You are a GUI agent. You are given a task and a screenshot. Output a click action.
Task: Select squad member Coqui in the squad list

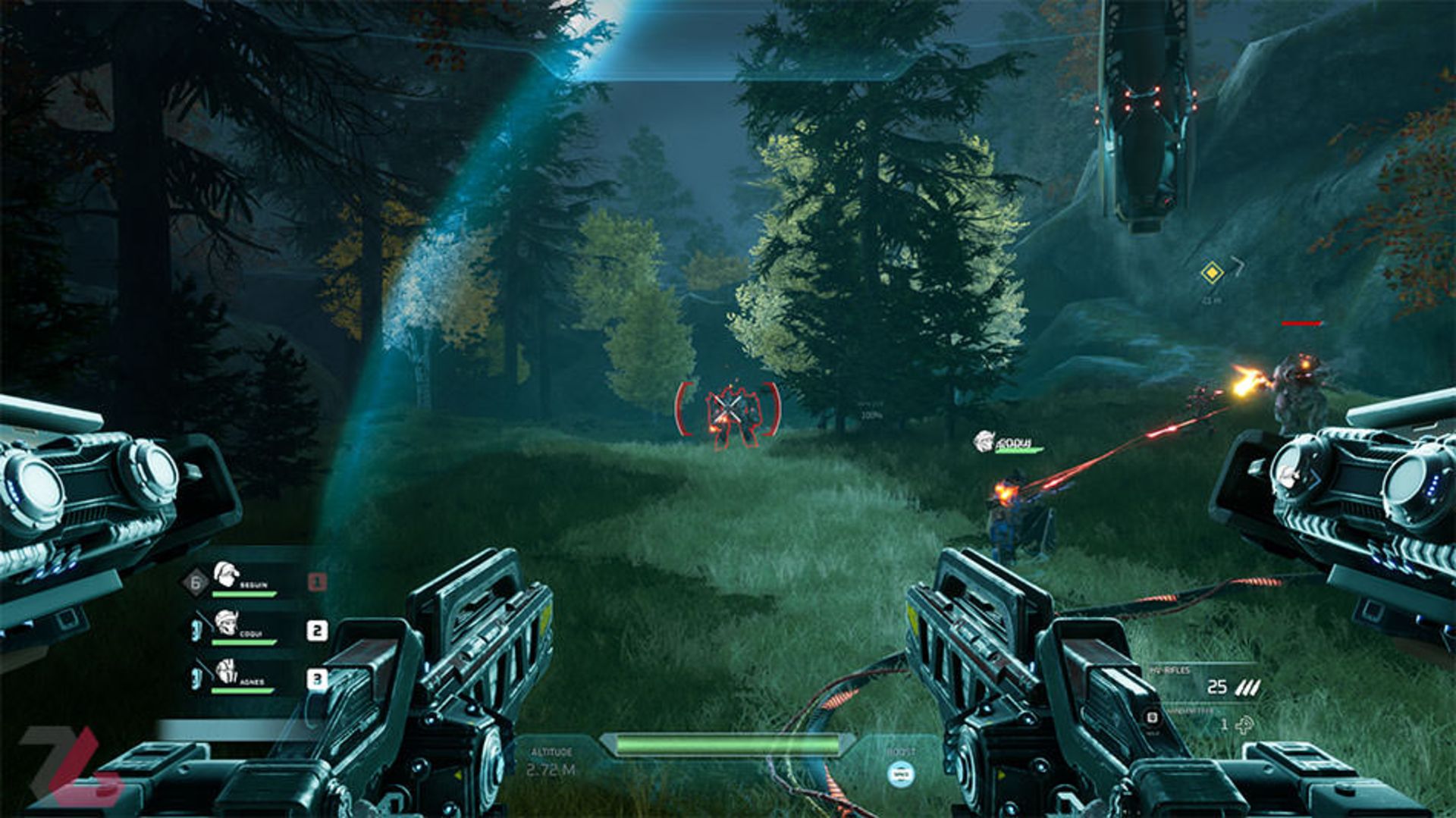(241, 628)
